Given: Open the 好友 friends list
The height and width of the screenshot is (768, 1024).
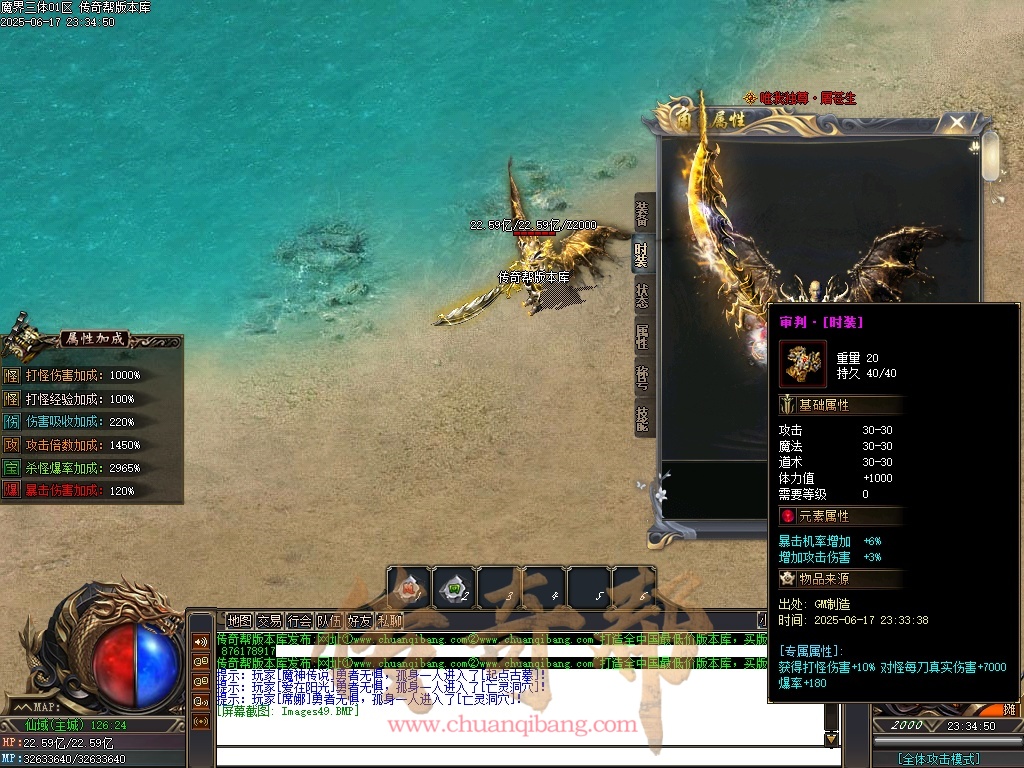Looking at the screenshot, I should 359,621.
